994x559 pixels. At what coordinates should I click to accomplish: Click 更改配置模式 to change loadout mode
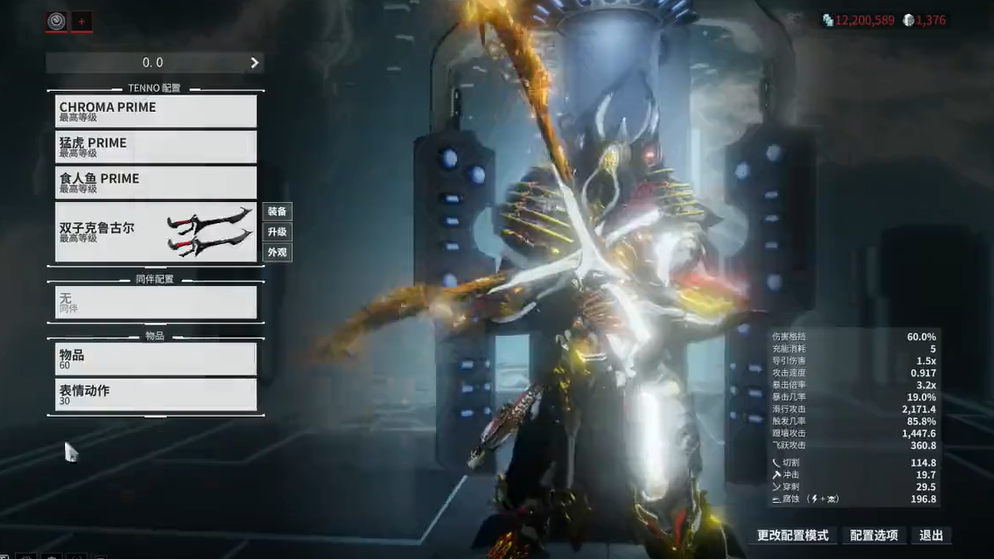(x=793, y=536)
